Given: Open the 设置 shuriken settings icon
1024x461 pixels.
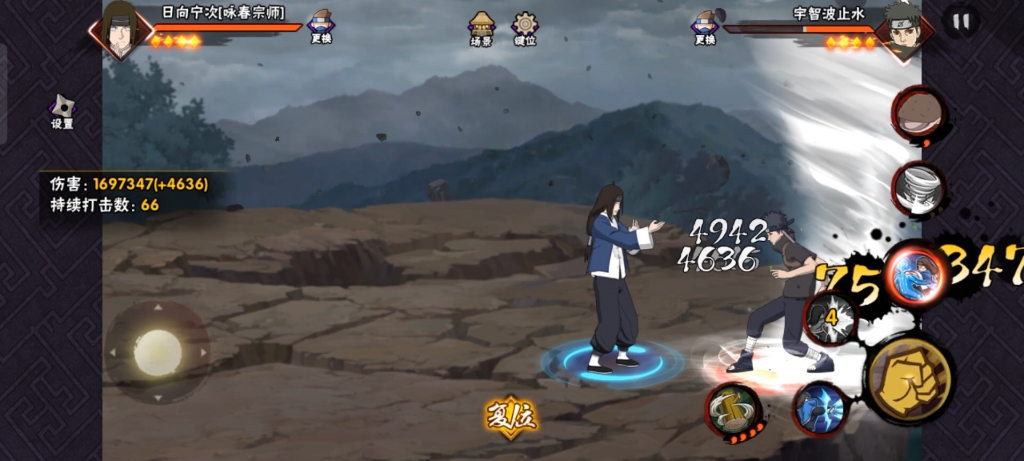Looking at the screenshot, I should (x=62, y=109).
